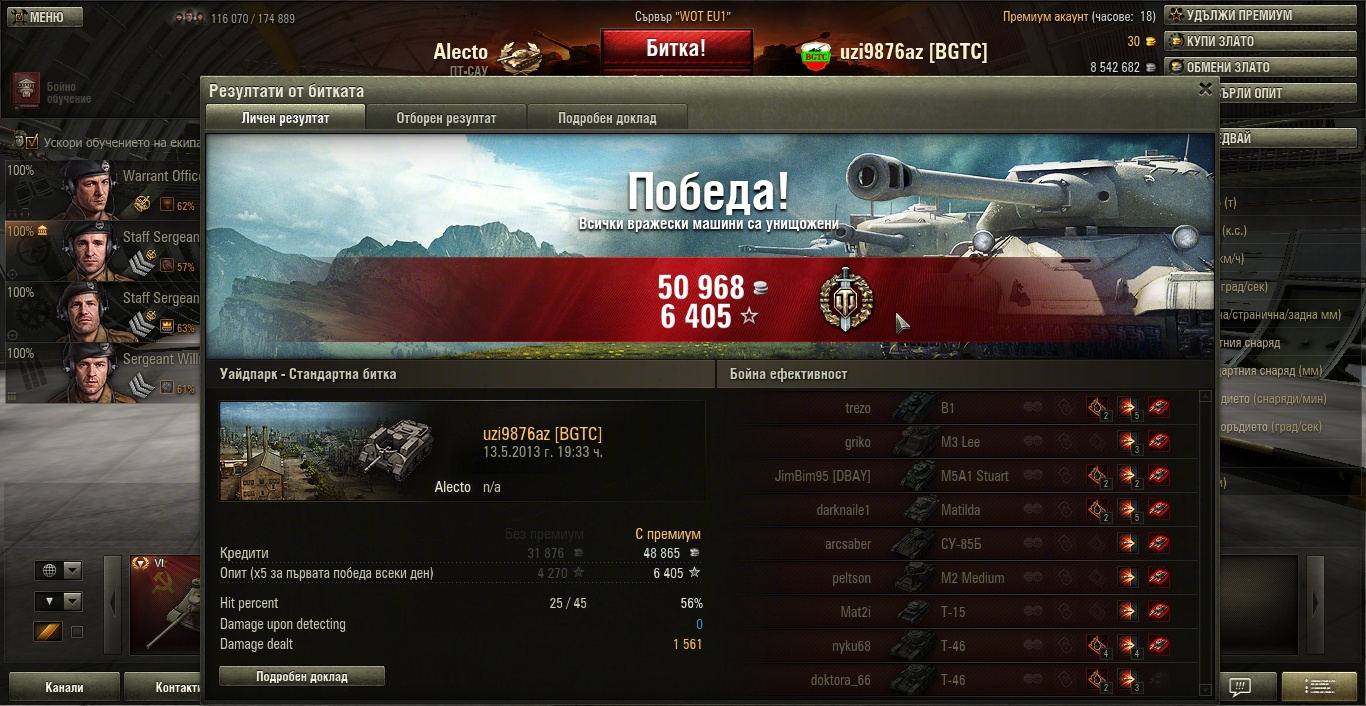Switch to Отборен резултат tab

point(446,118)
